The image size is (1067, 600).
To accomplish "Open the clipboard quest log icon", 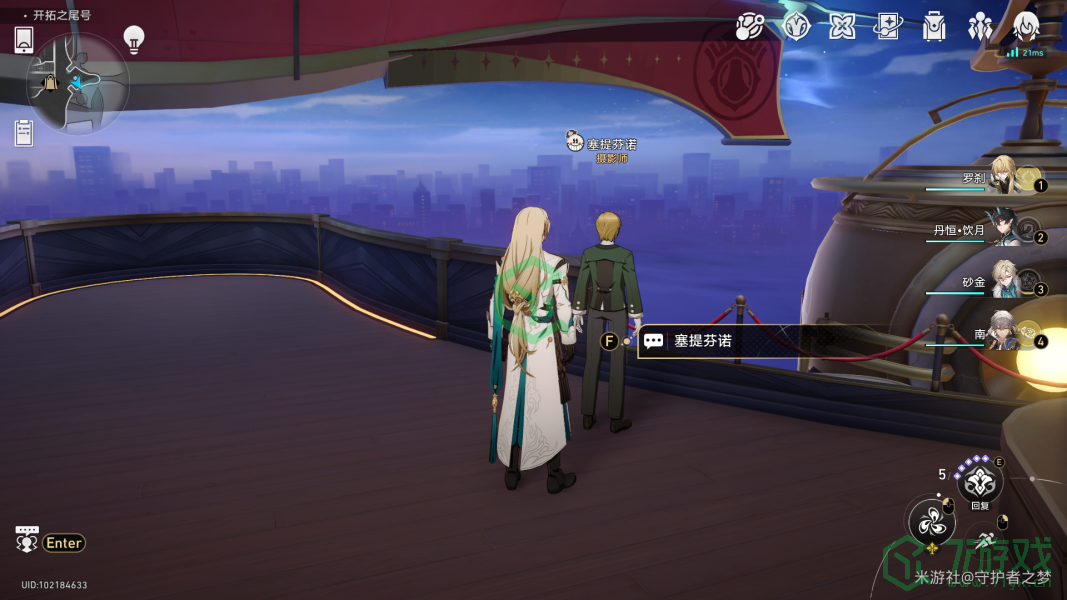I will point(24,132).
